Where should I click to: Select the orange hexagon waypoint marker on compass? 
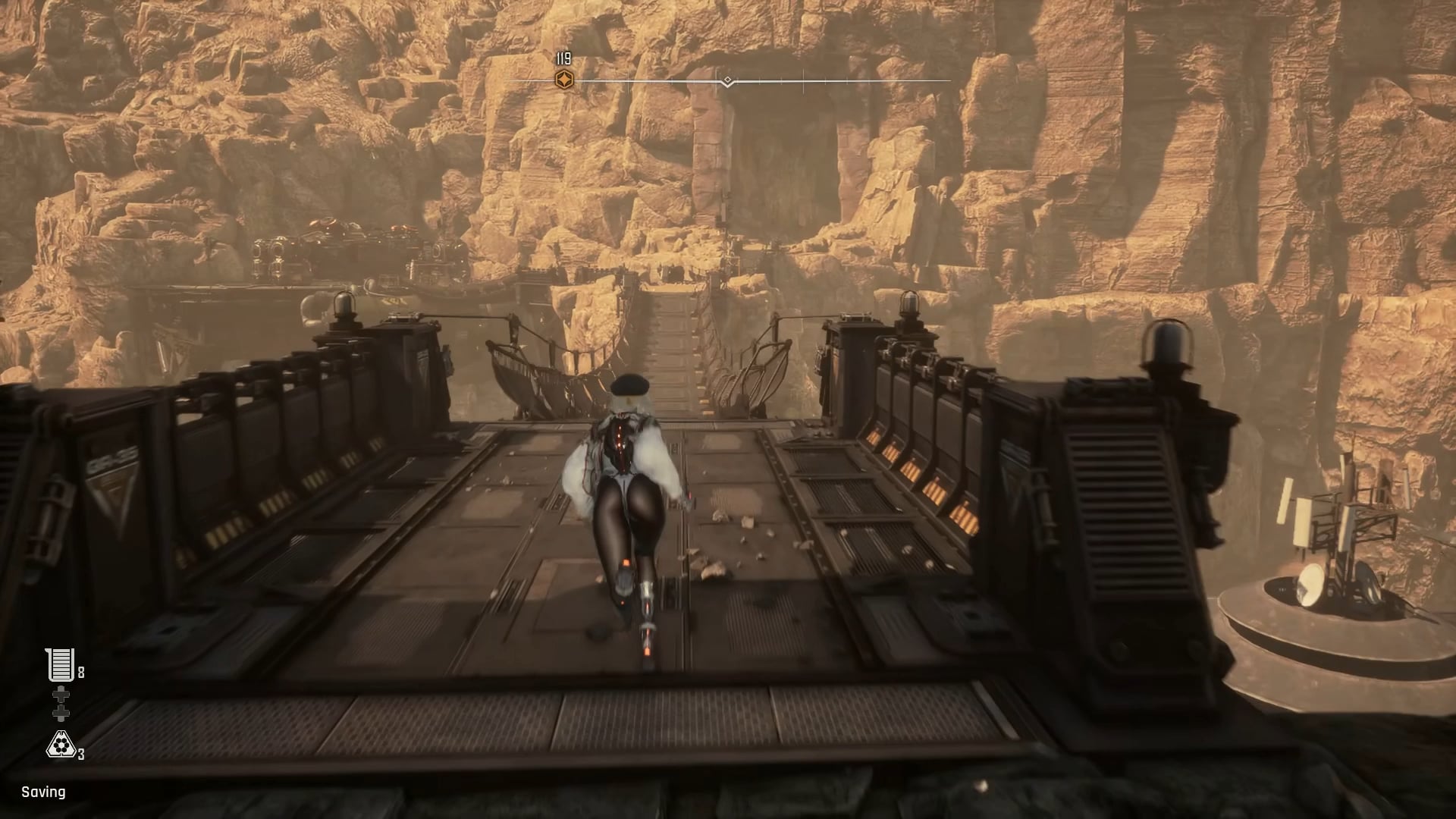click(563, 80)
